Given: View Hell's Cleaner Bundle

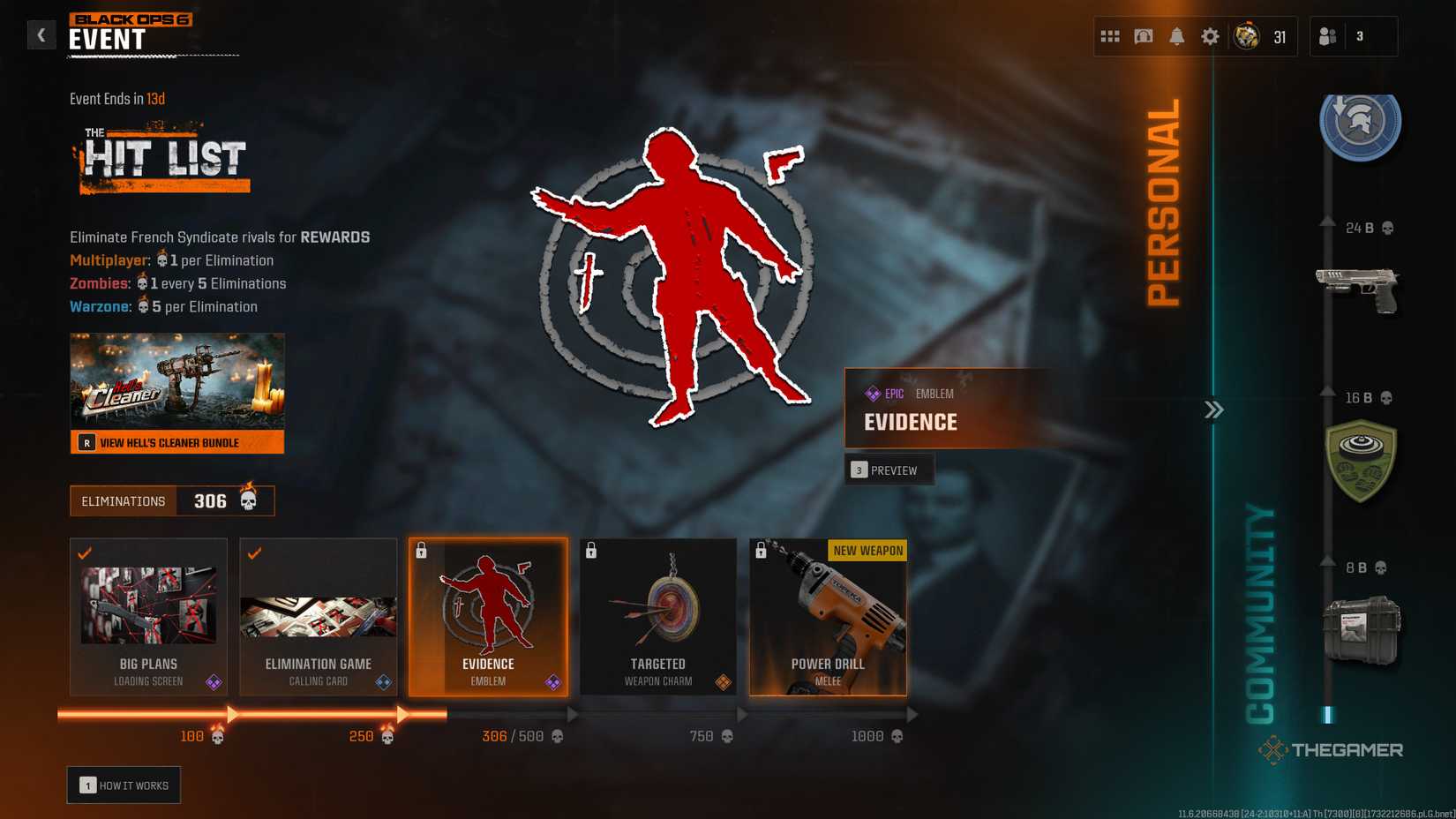Looking at the screenshot, I should tap(176, 443).
